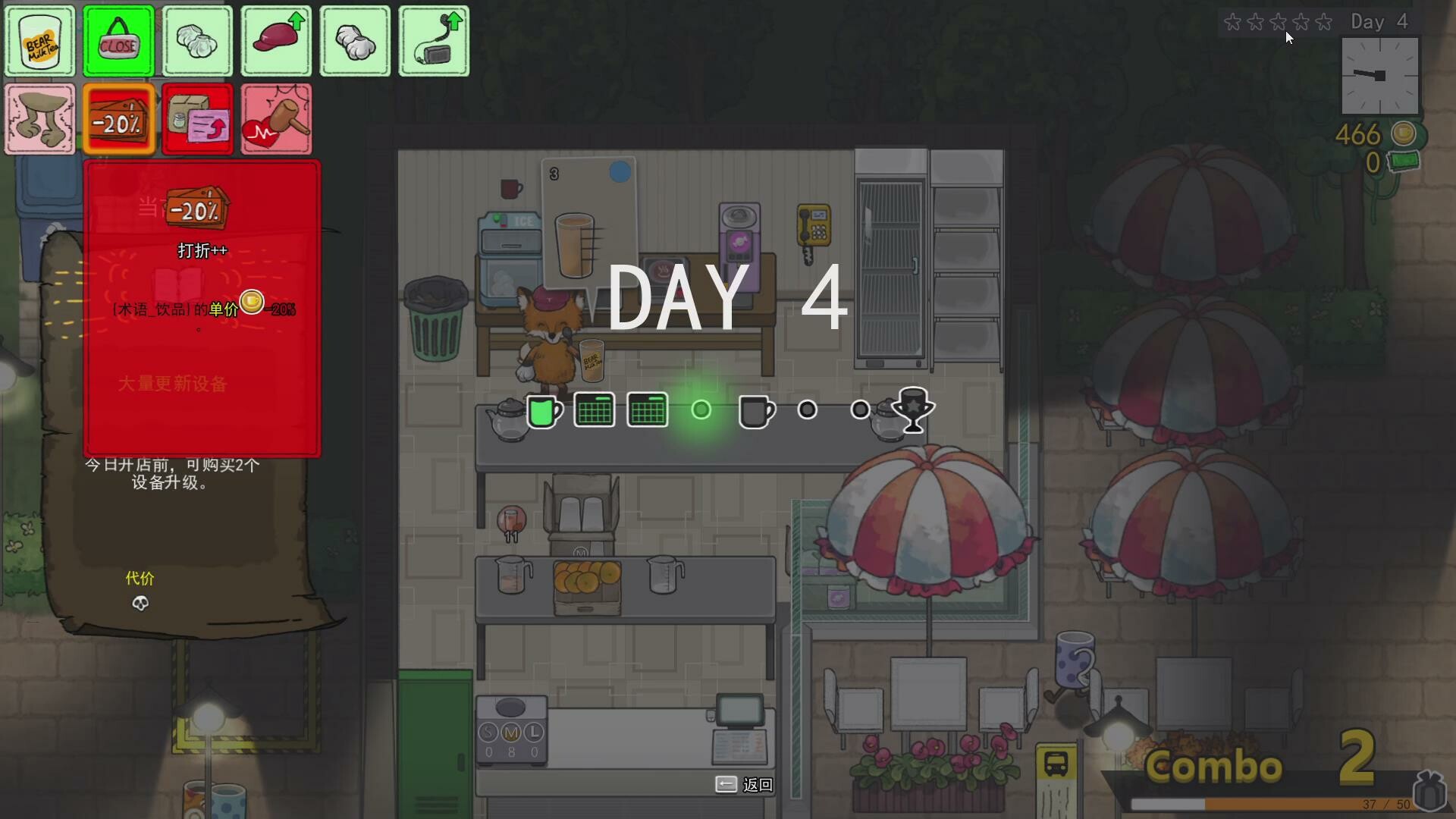
Task: Select the dumpling bag upgrade icon
Action: click(x=197, y=41)
